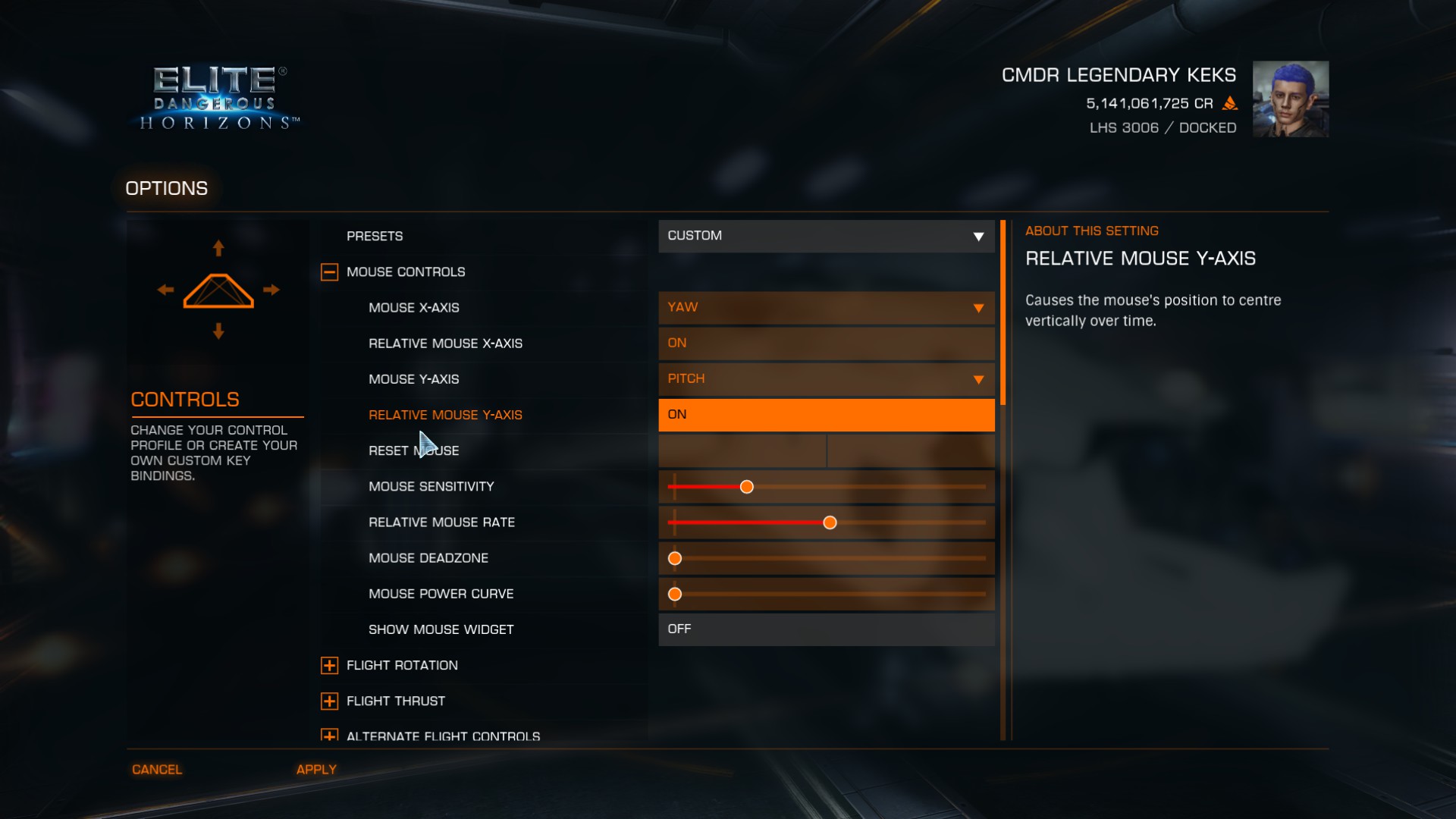
Task: Expand the Flight Rotation section
Action: tap(329, 666)
